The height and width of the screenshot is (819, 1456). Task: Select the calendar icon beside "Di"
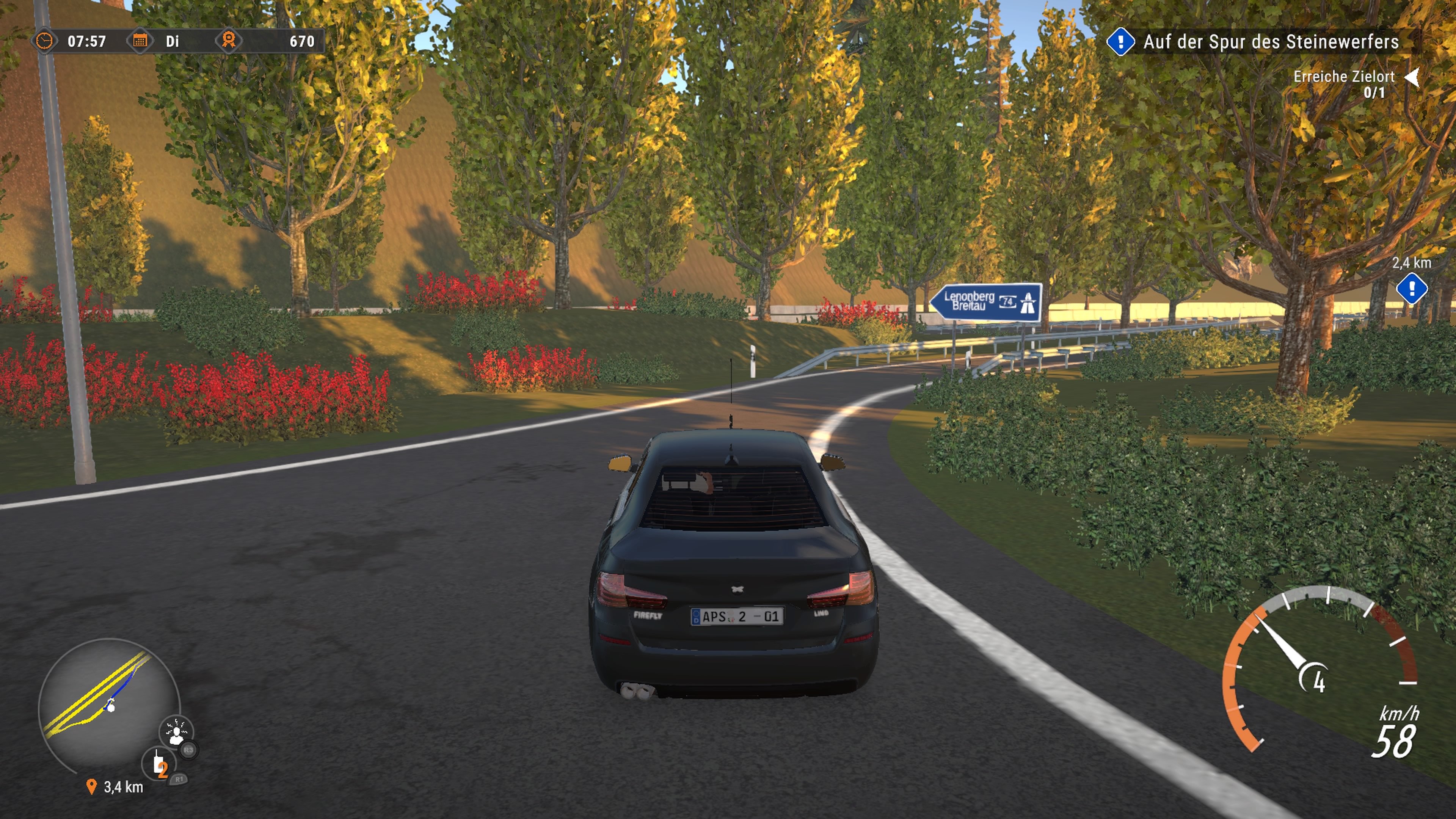coord(141,41)
